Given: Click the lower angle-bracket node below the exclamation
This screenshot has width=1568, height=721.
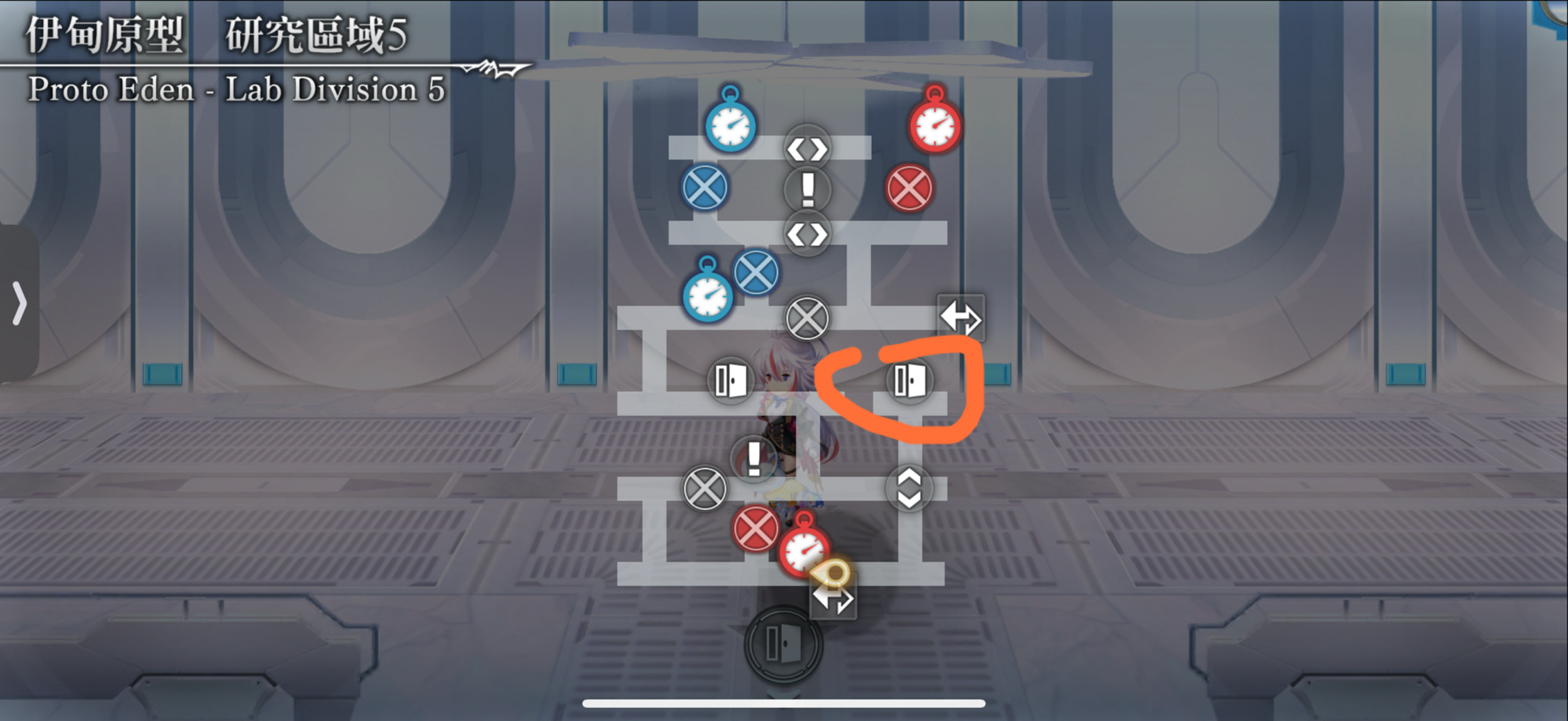Looking at the screenshot, I should 806,234.
